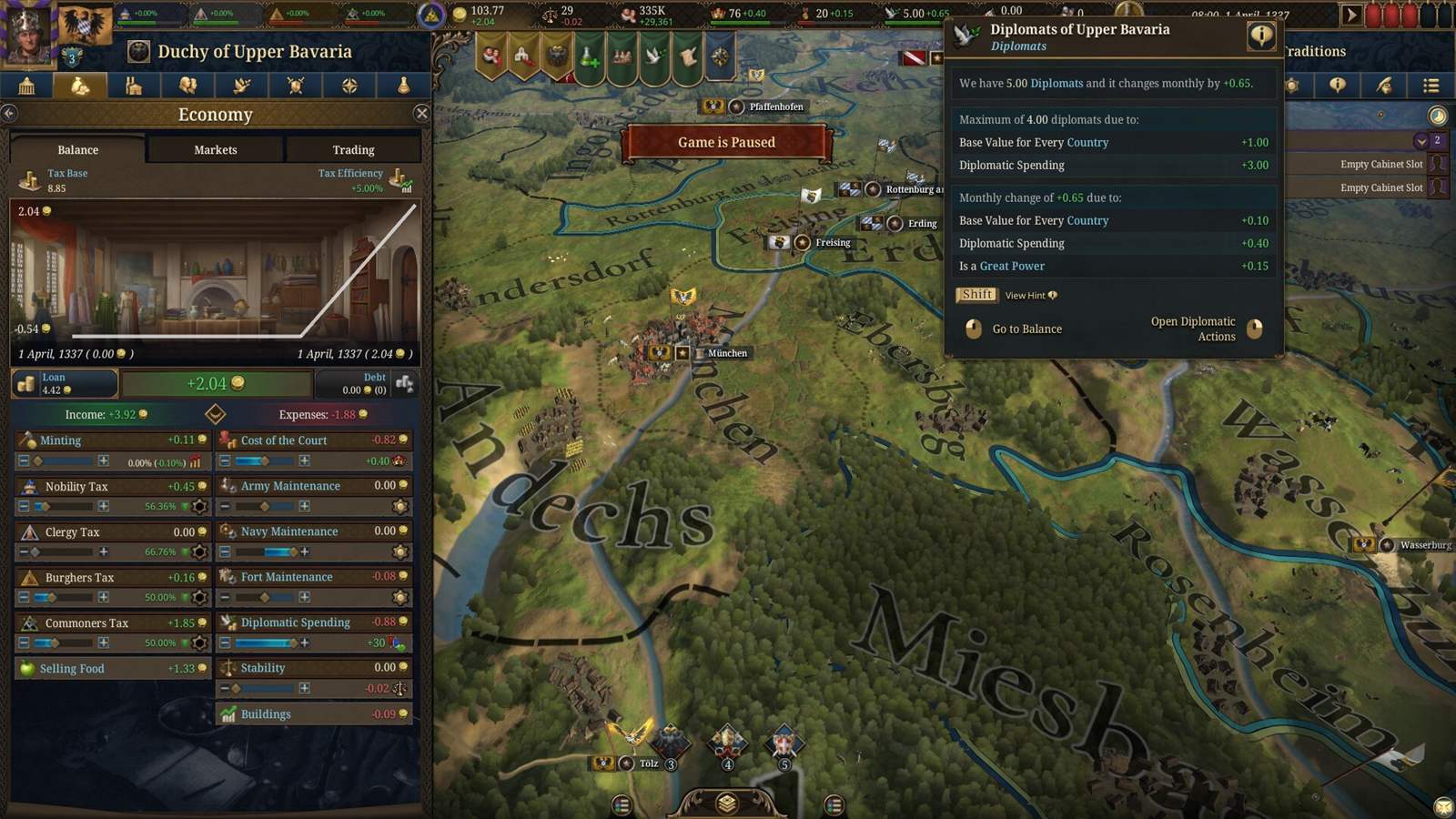Click the info icon on Diplomats tooltip
The width and height of the screenshot is (1456, 819).
coord(1260,36)
